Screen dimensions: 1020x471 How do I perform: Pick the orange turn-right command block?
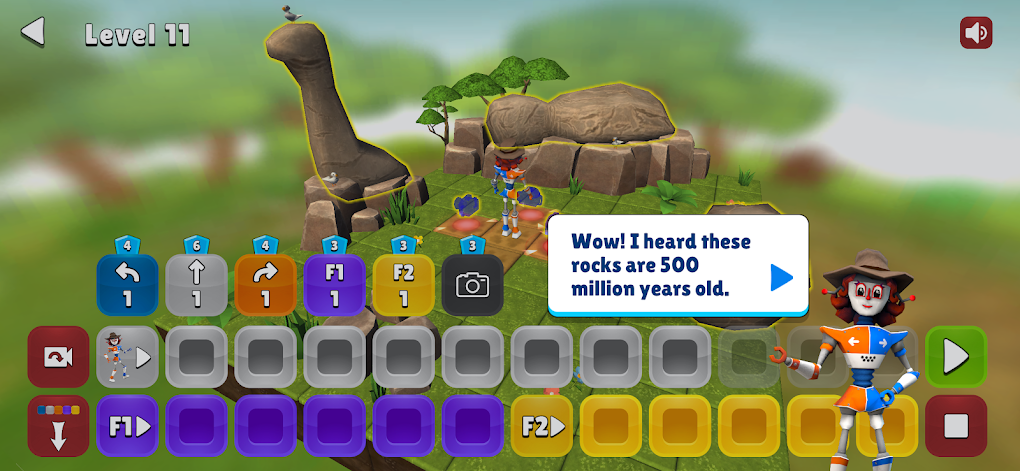coord(265,285)
